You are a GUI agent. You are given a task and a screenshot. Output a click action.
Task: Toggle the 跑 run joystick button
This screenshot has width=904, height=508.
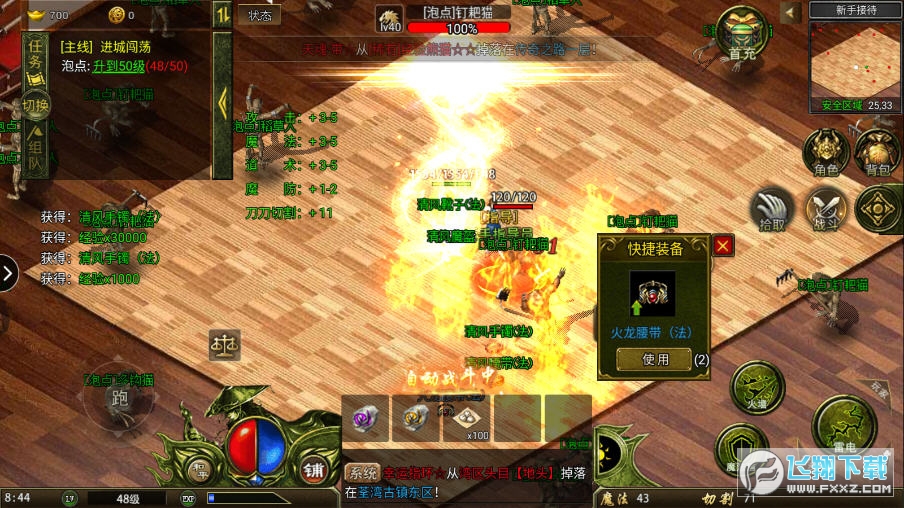click(121, 399)
